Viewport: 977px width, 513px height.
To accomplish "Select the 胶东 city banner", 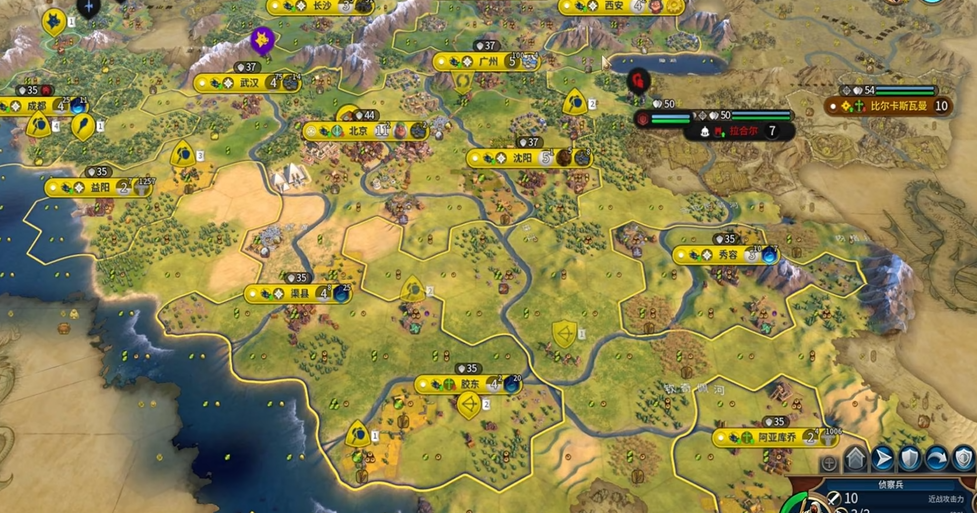I will 470,384.
